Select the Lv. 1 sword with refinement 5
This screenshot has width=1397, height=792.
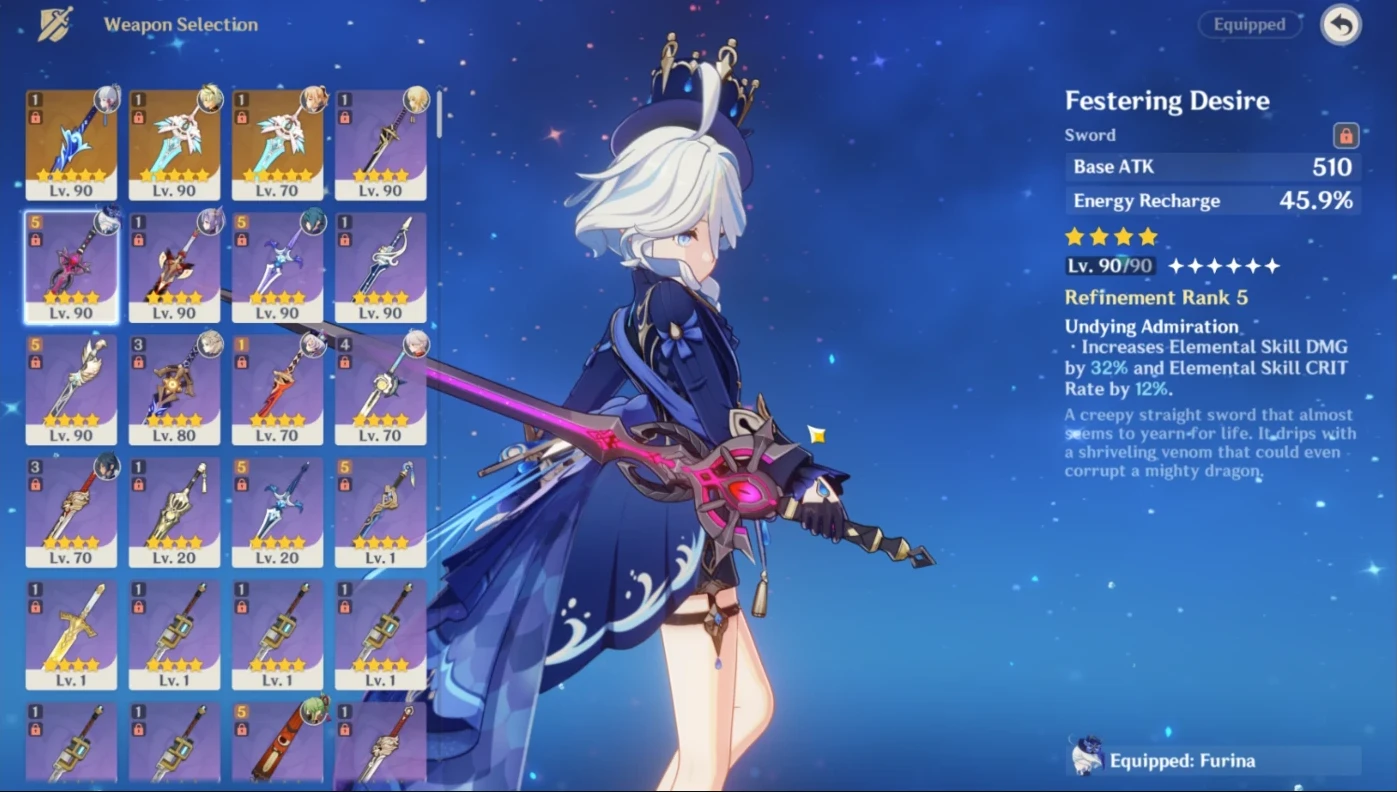[x=380, y=512]
